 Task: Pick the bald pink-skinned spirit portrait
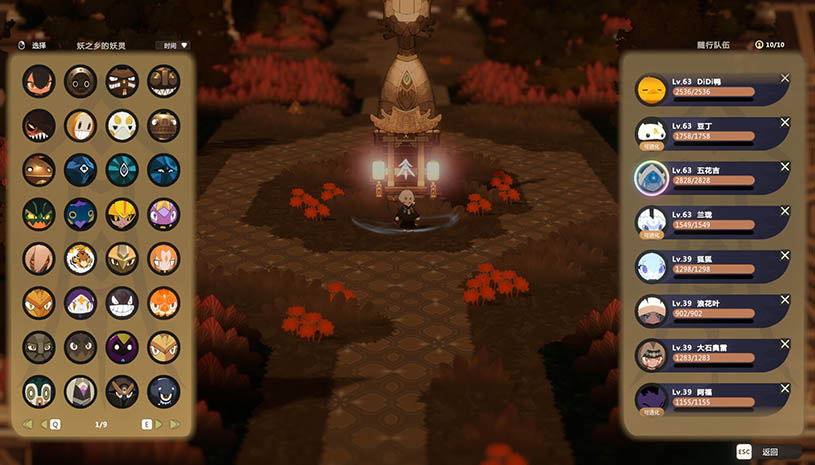click(39, 258)
